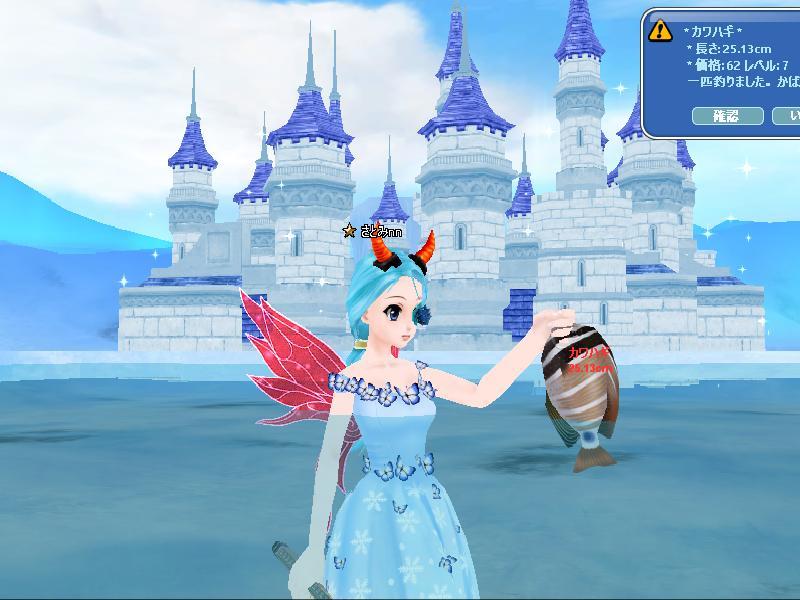Confirm the caught fish with 確認

[x=727, y=116]
